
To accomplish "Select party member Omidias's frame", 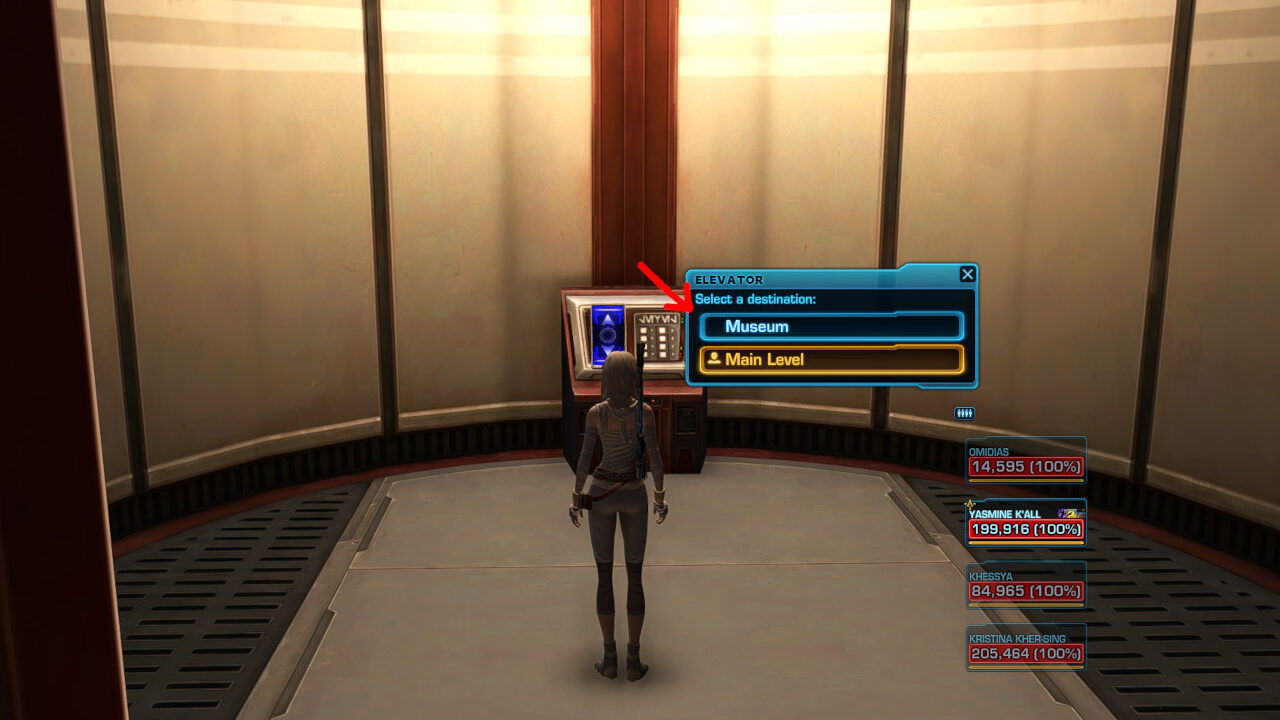I will (x=1026, y=460).
